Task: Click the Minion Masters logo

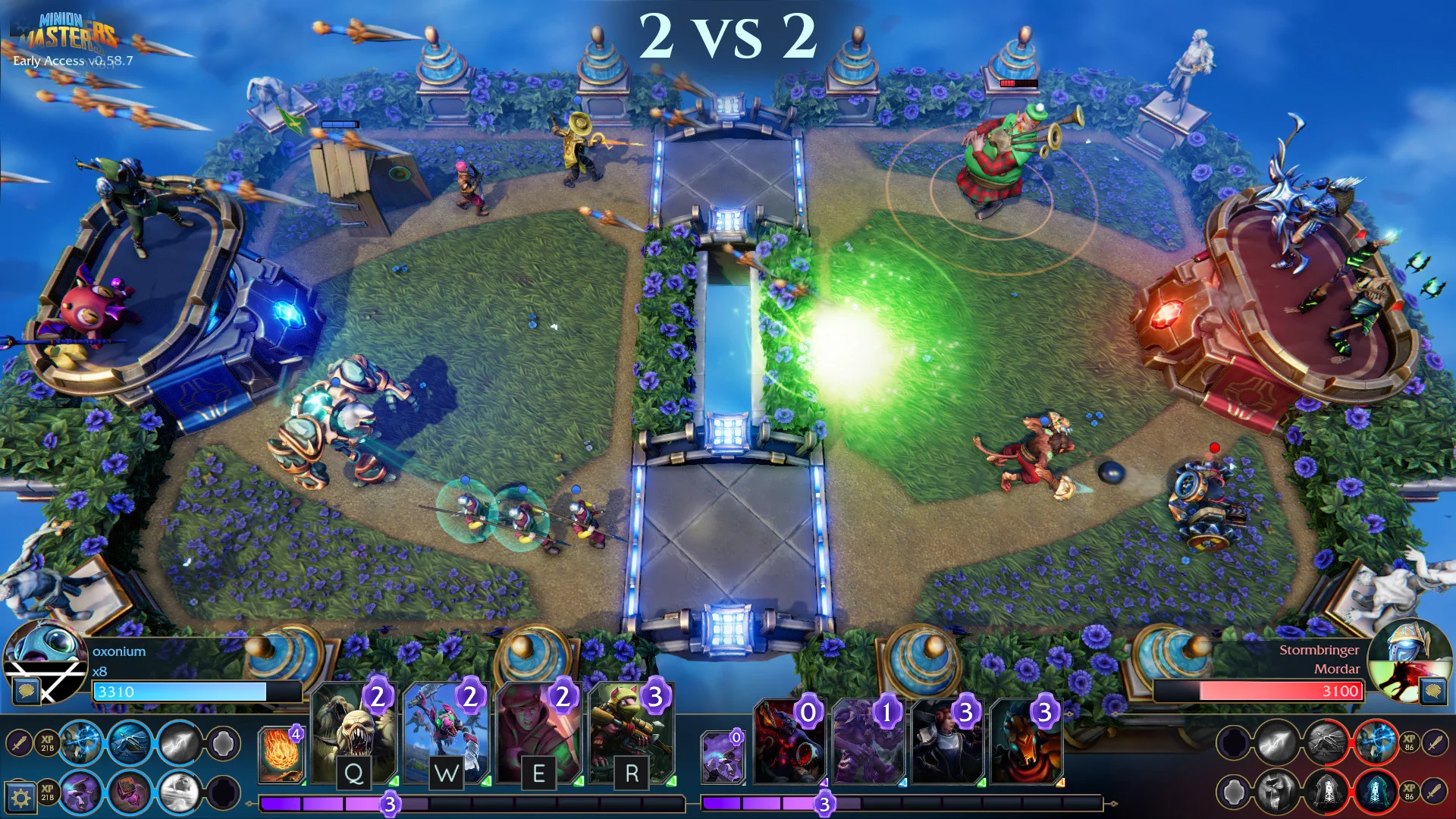Action: coord(68,30)
